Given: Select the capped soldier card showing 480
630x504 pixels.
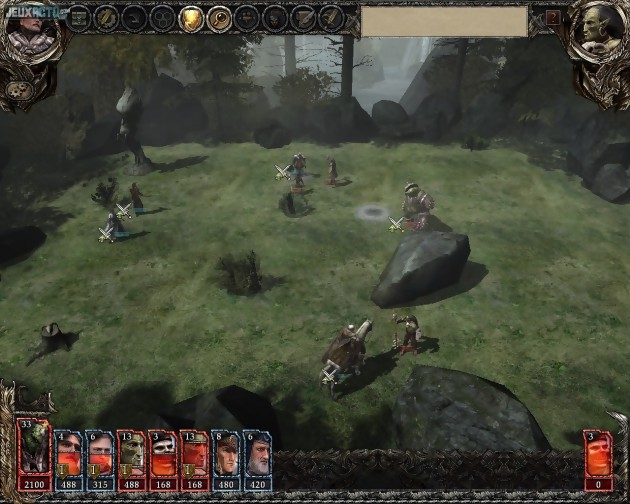Looking at the screenshot, I should click(x=226, y=452).
